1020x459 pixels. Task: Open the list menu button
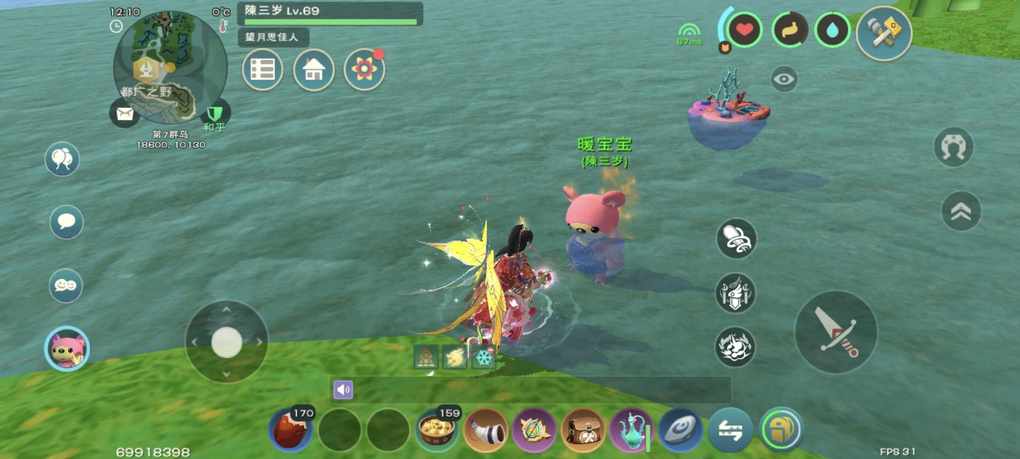pyautogui.click(x=263, y=70)
